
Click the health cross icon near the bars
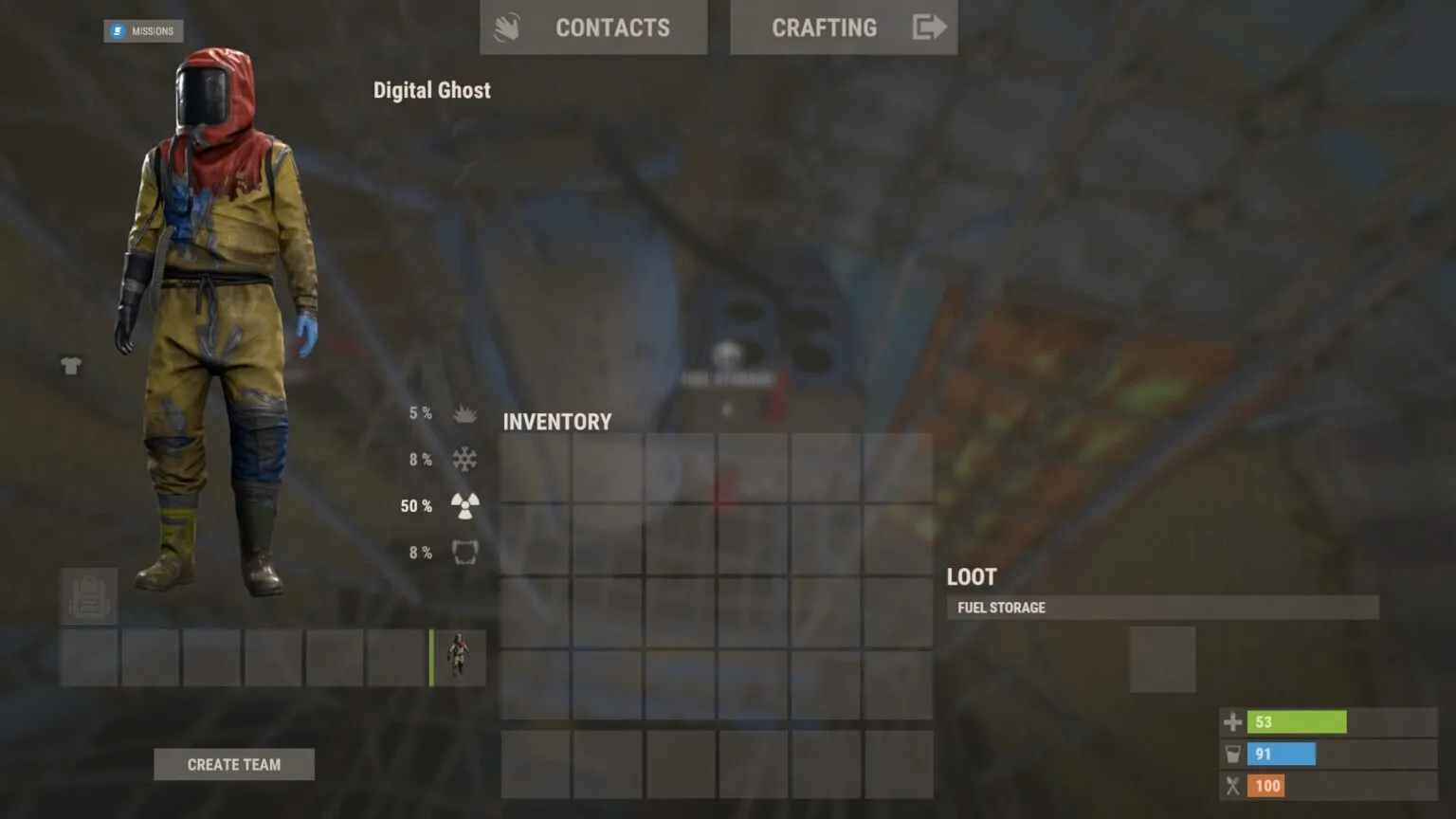click(x=1232, y=721)
